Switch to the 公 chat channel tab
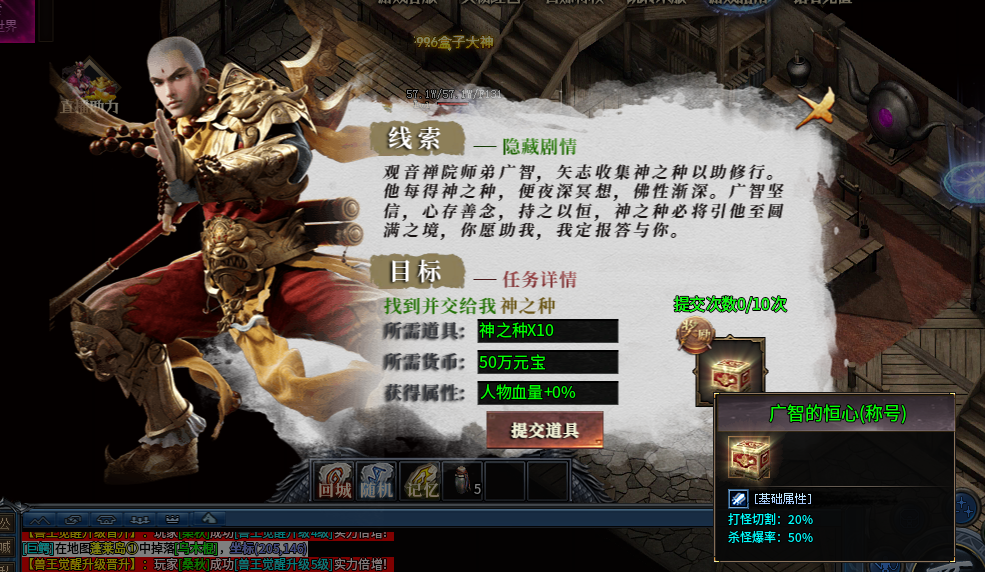The height and width of the screenshot is (572, 985). coord(6,521)
